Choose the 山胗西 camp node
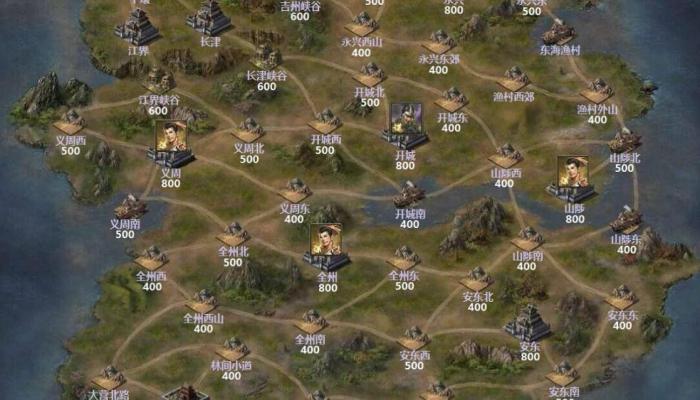 [x=505, y=156]
